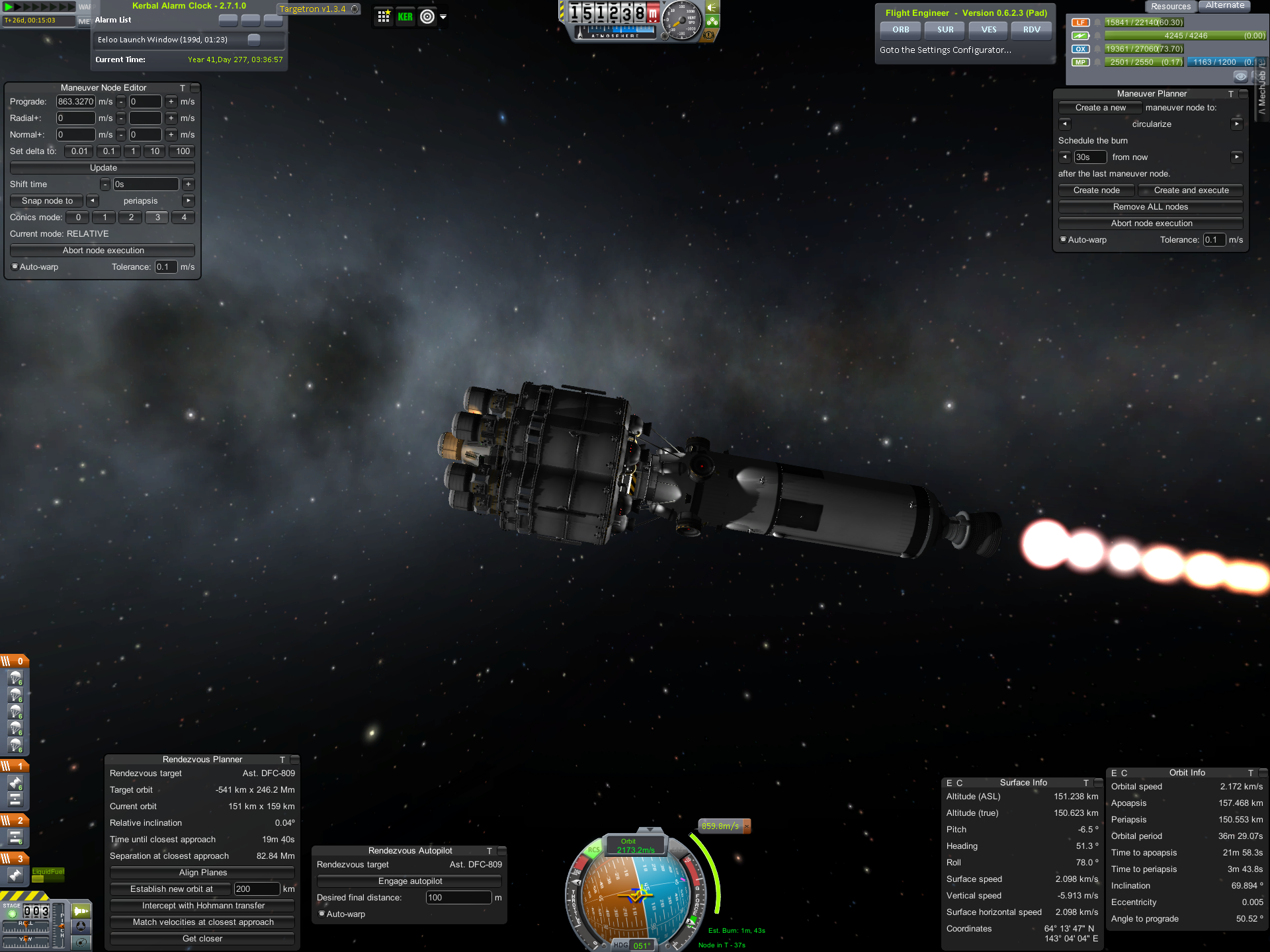Match velocities at closest approach
The image size is (1270, 952).
coord(202,922)
